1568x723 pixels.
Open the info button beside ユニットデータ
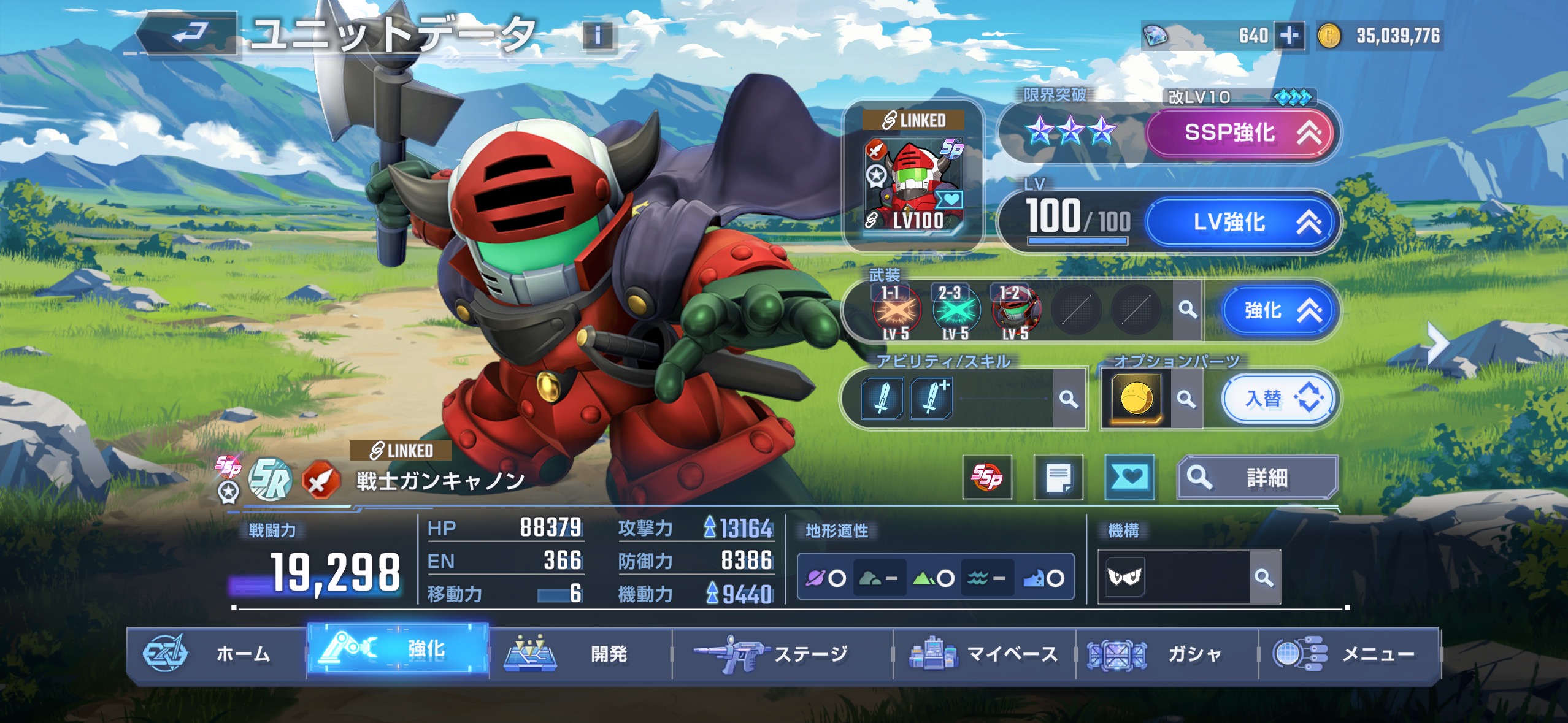point(598,36)
